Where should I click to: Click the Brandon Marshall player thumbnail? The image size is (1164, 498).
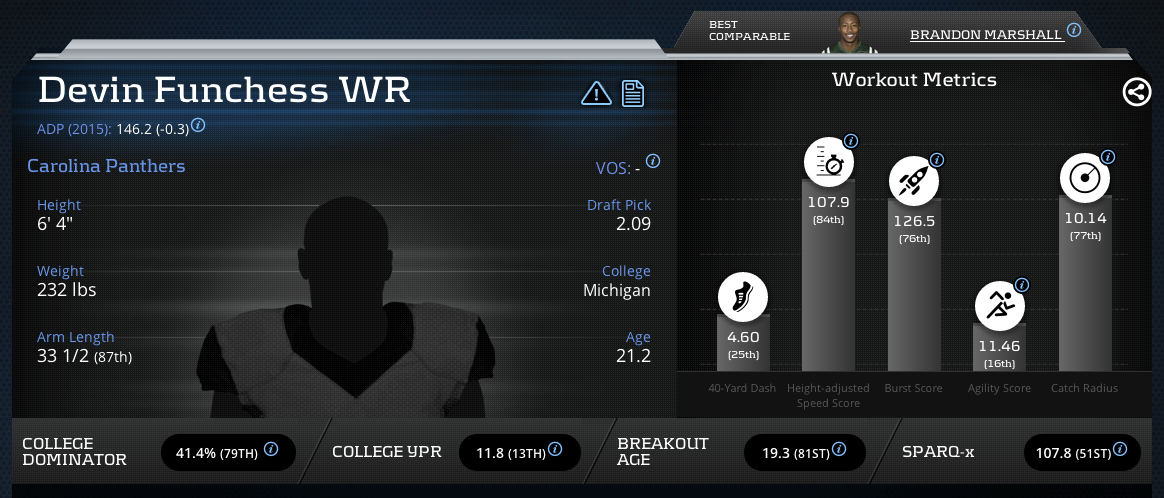843,34
